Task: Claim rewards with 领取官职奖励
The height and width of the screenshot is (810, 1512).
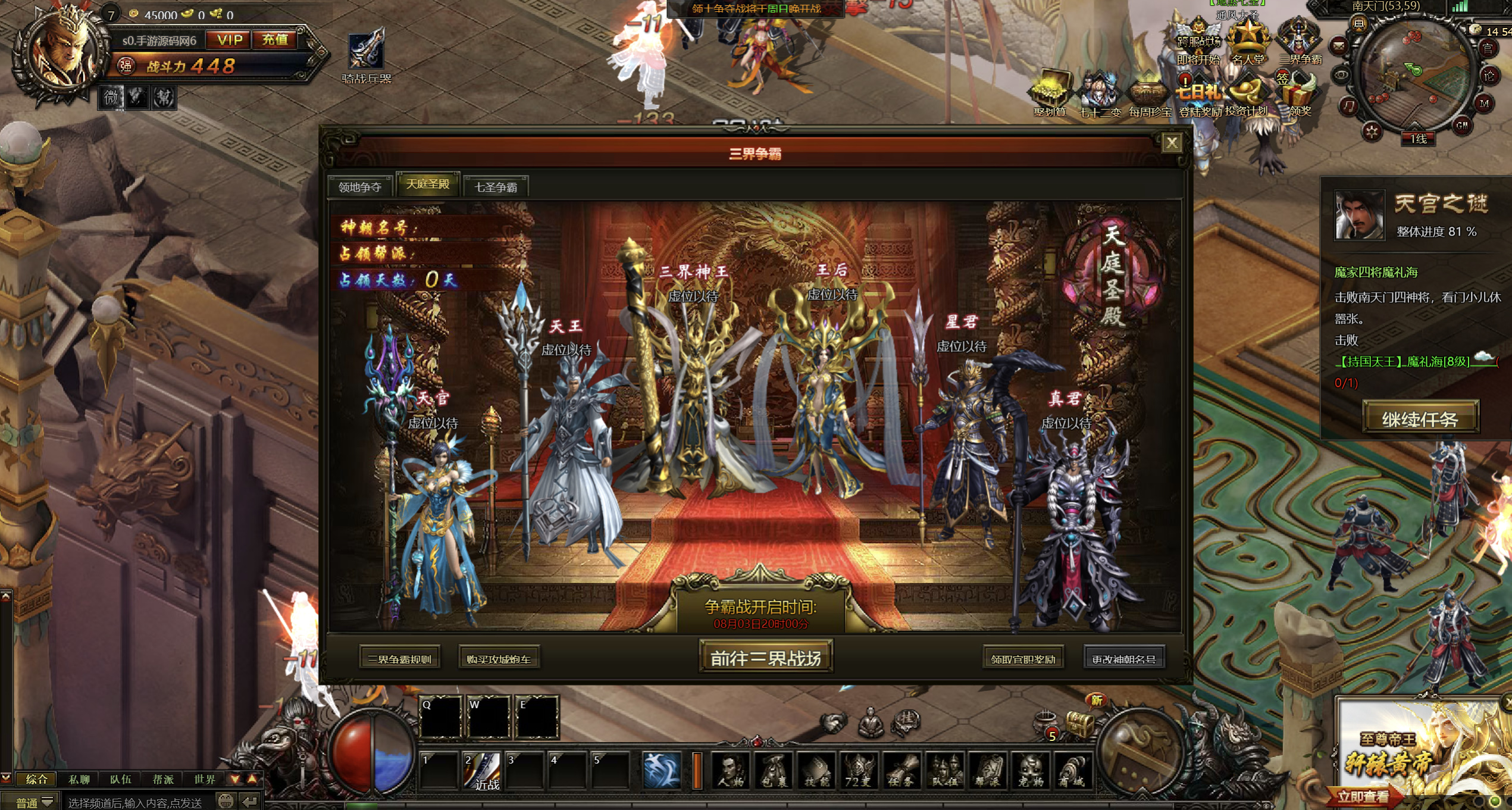Action: 1023,659
